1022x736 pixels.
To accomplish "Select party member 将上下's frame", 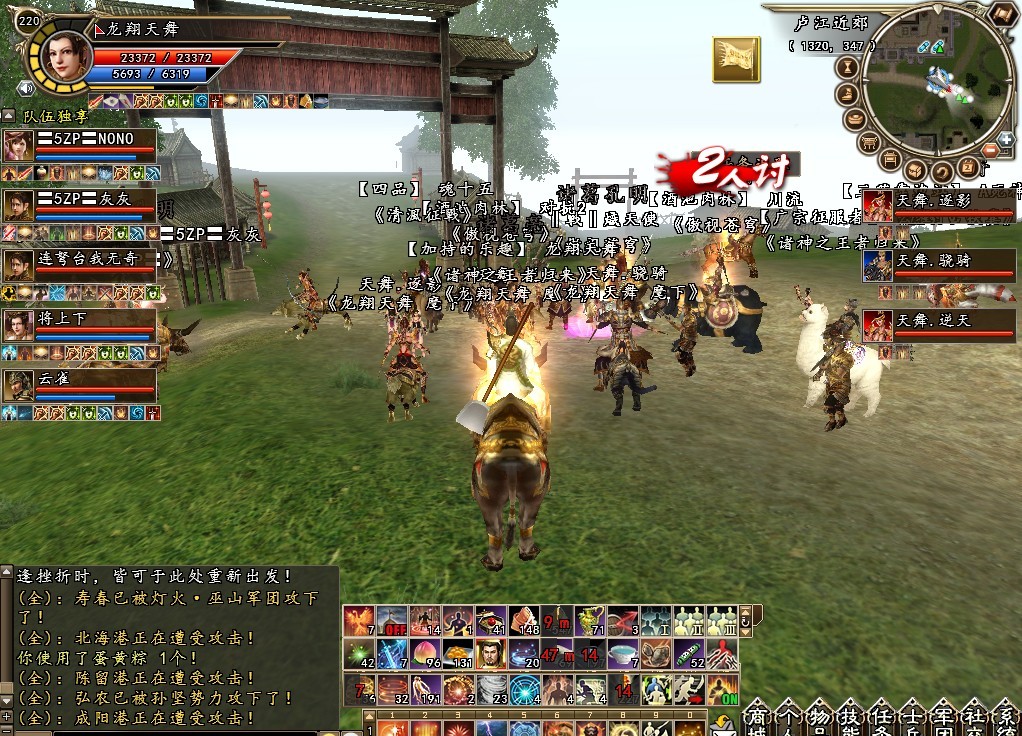I will point(80,325).
